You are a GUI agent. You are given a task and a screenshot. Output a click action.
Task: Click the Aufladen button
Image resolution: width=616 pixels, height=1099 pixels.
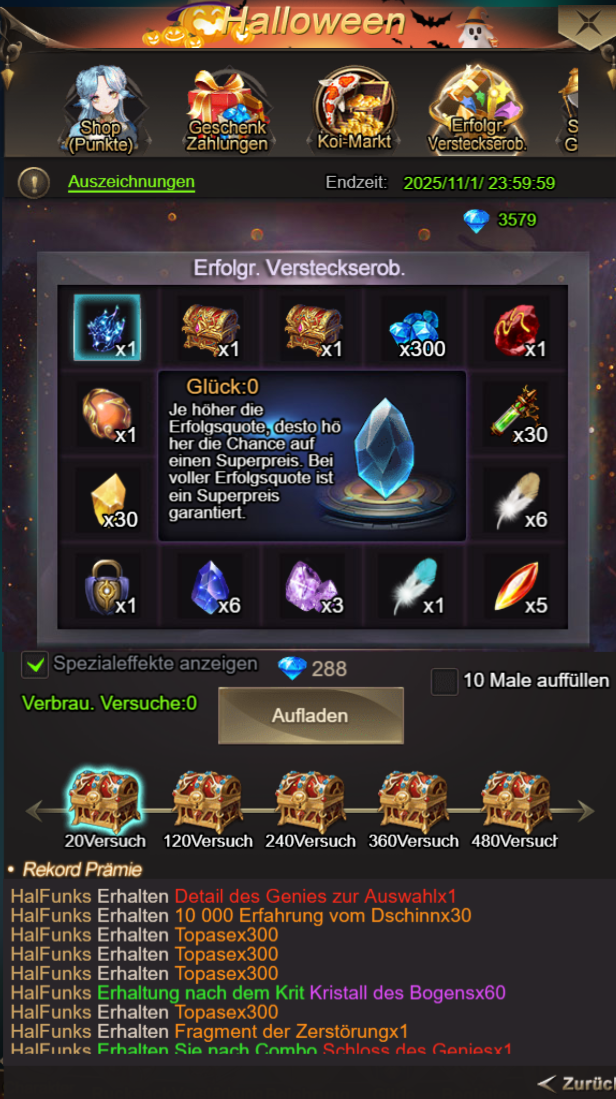click(x=310, y=716)
